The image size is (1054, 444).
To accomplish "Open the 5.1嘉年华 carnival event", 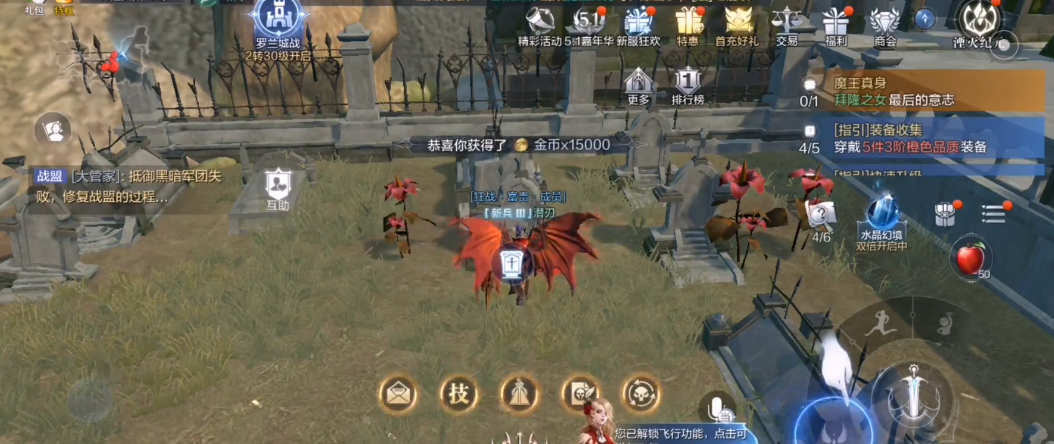I will [588, 22].
